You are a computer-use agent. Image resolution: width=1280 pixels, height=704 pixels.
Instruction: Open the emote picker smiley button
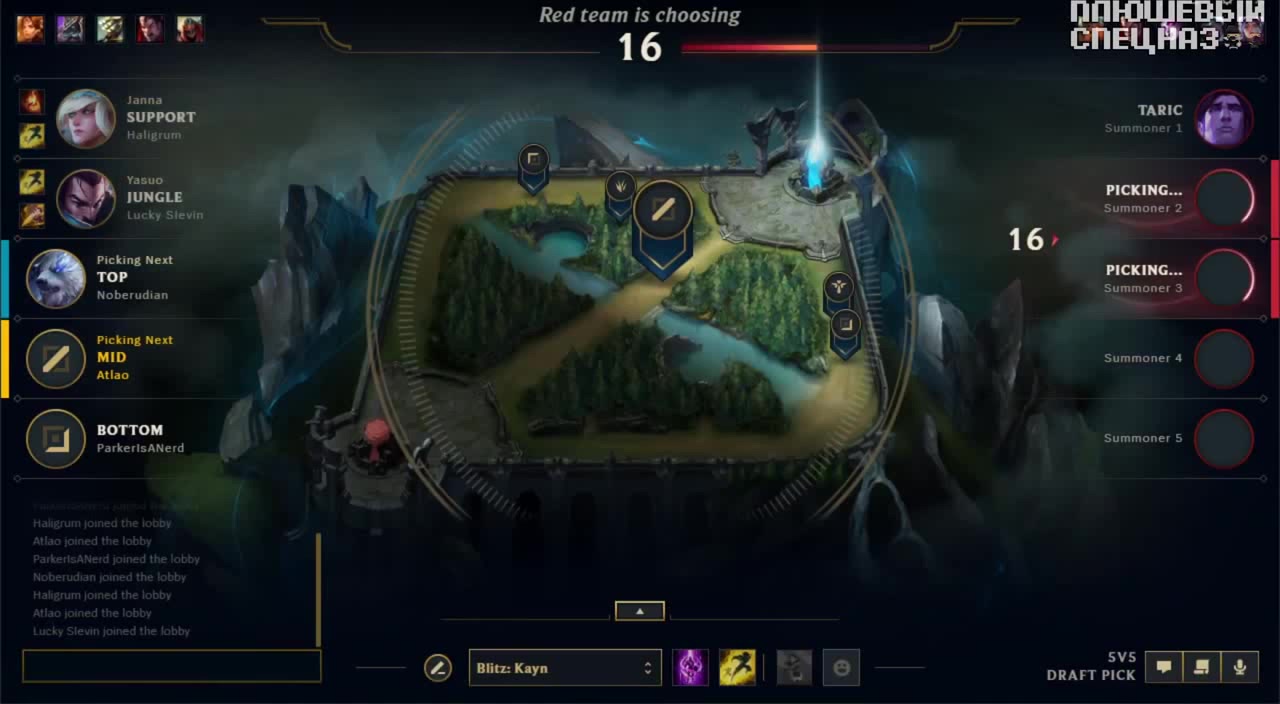(x=841, y=668)
